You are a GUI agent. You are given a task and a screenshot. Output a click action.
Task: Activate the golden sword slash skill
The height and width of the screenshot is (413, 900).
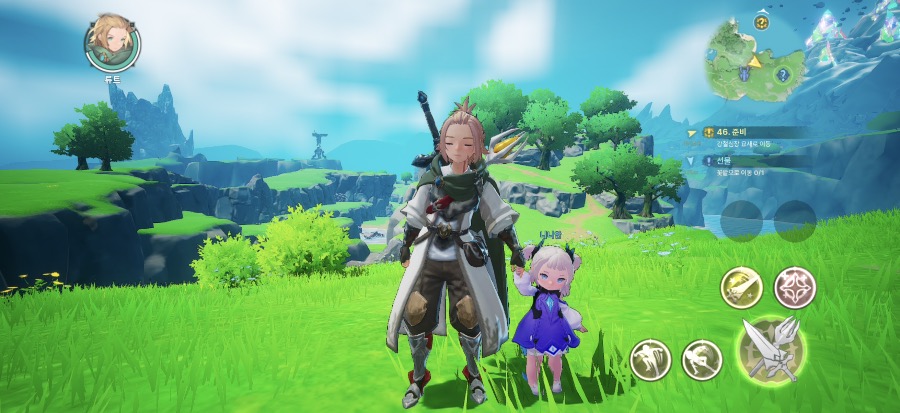(741, 289)
